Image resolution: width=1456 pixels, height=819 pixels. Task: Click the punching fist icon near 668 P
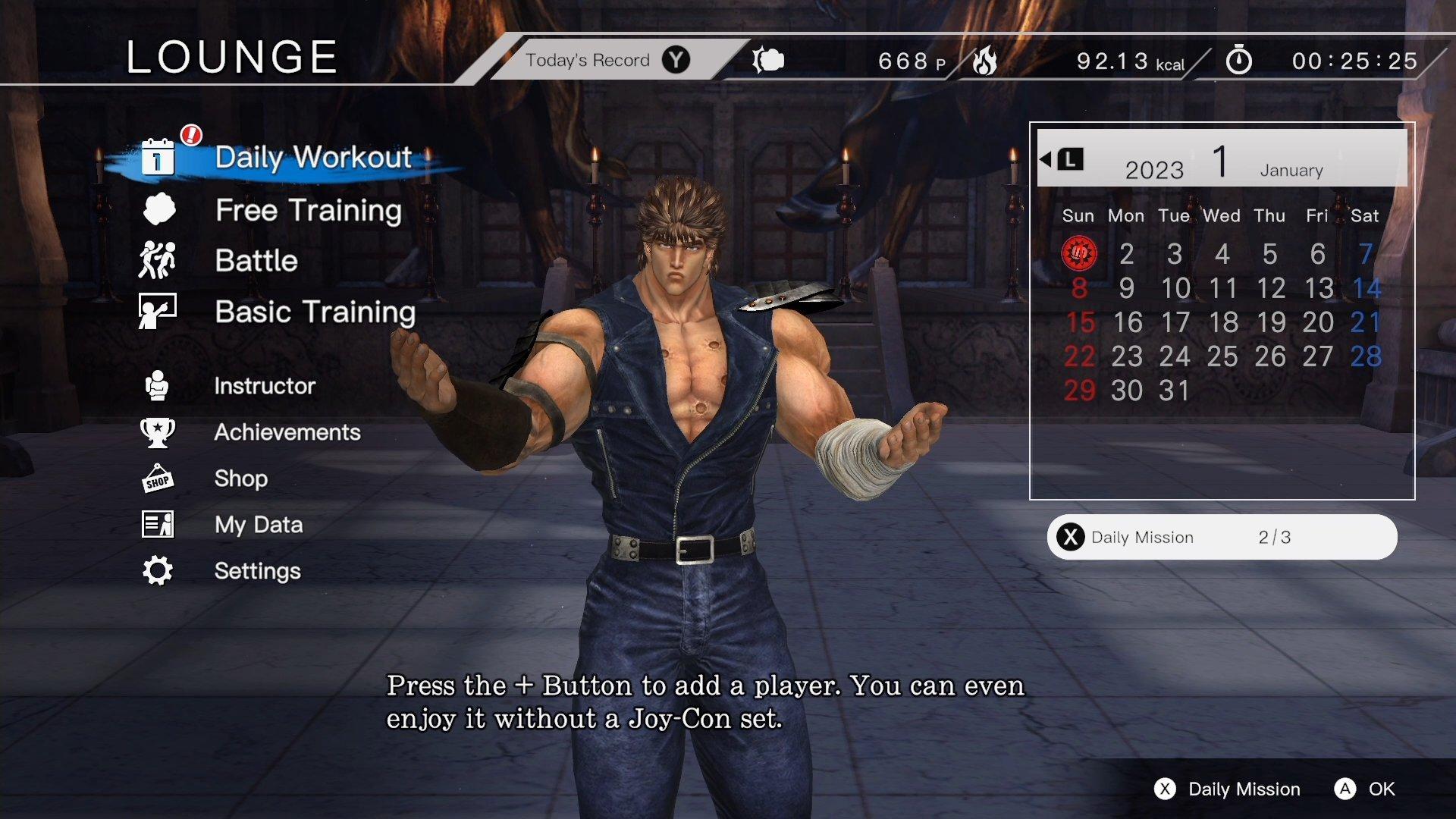768,60
